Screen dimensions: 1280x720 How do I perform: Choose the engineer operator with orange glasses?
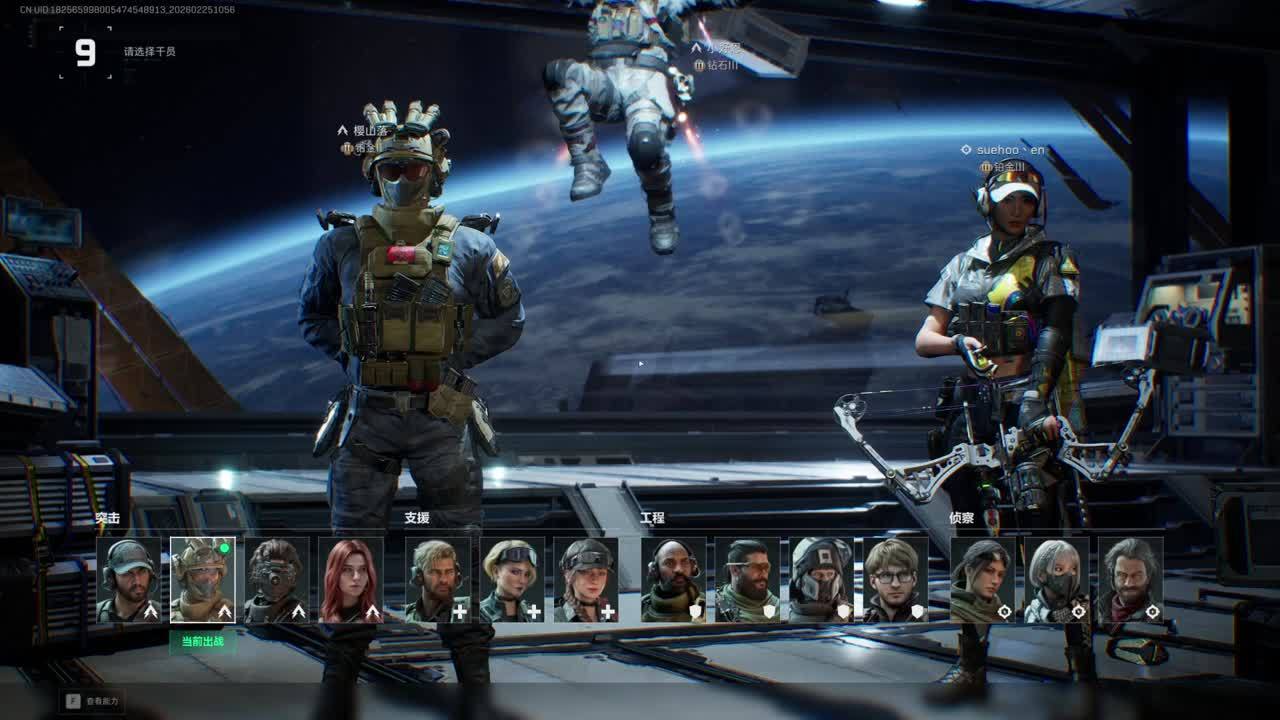tap(748, 580)
